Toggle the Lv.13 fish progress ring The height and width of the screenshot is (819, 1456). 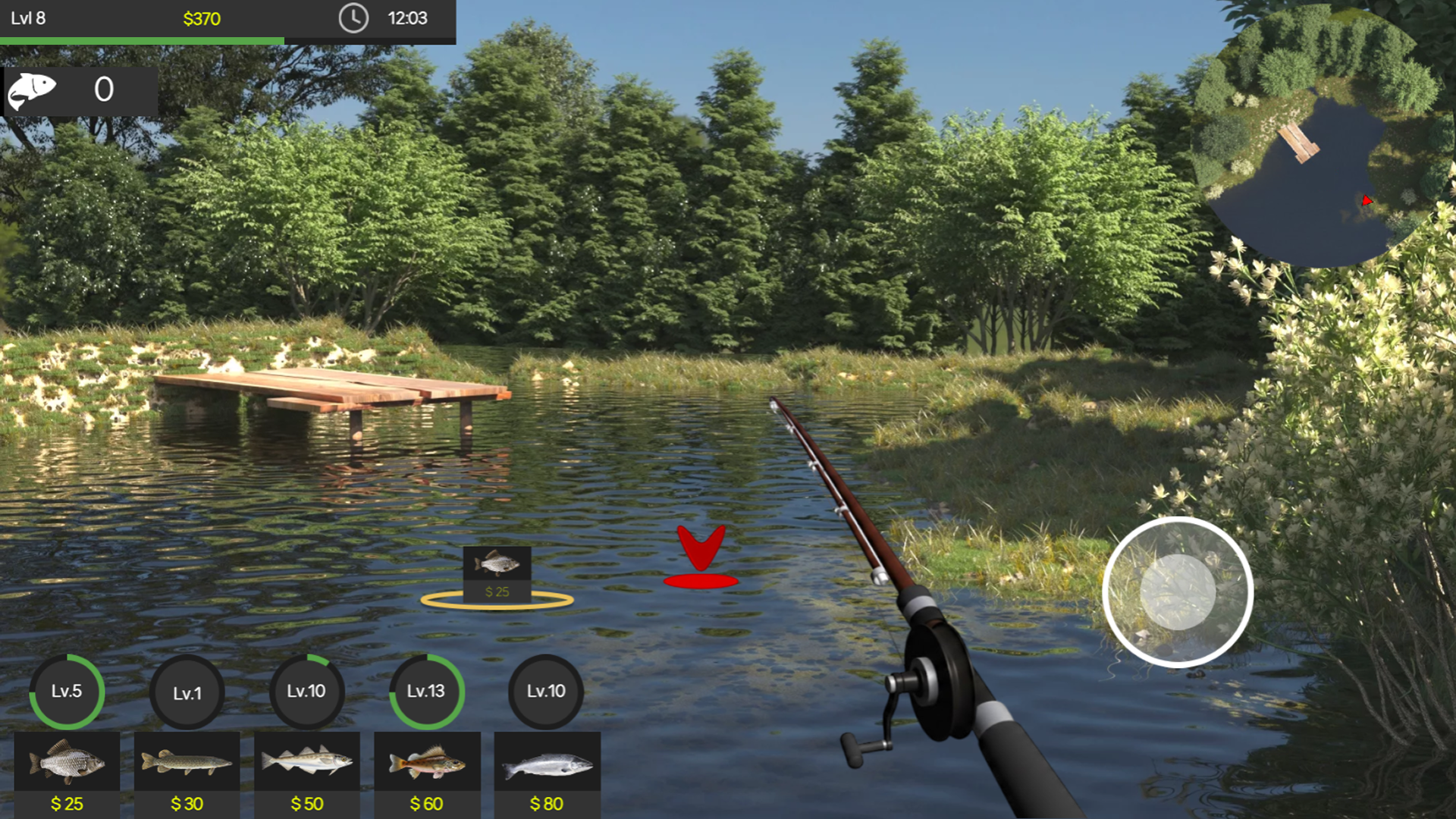click(x=427, y=691)
